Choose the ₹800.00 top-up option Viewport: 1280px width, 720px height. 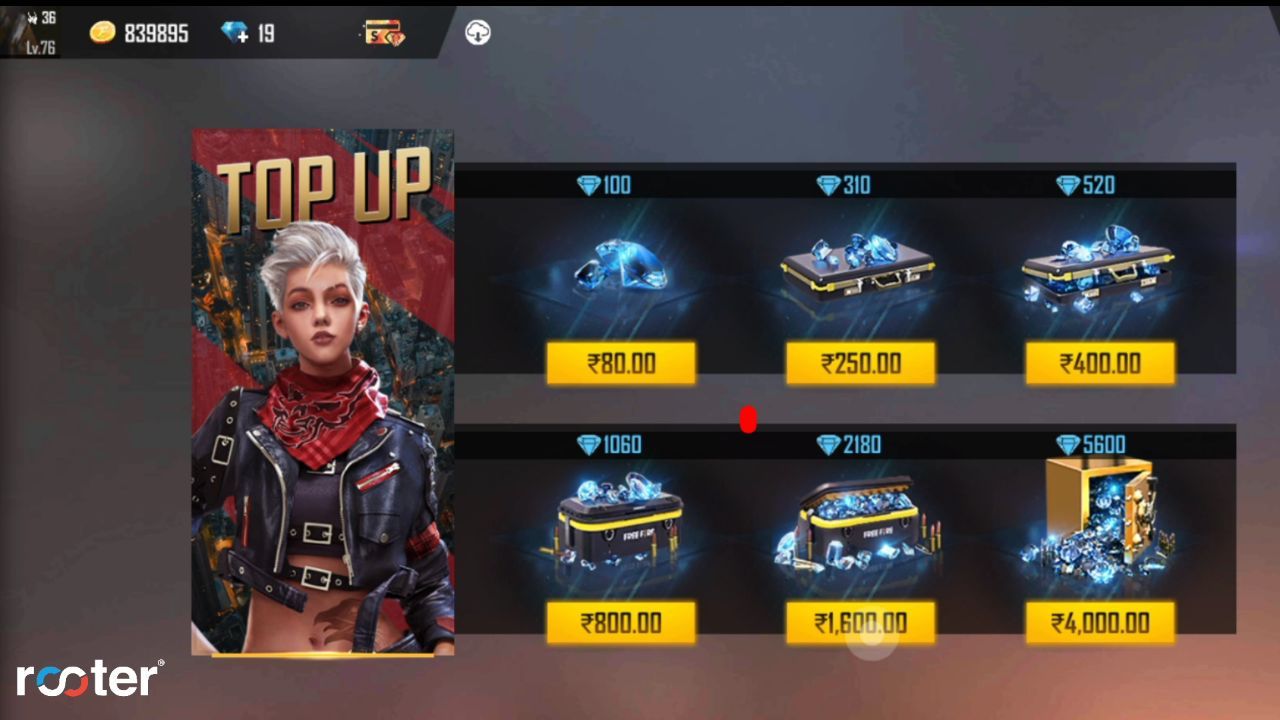620,623
